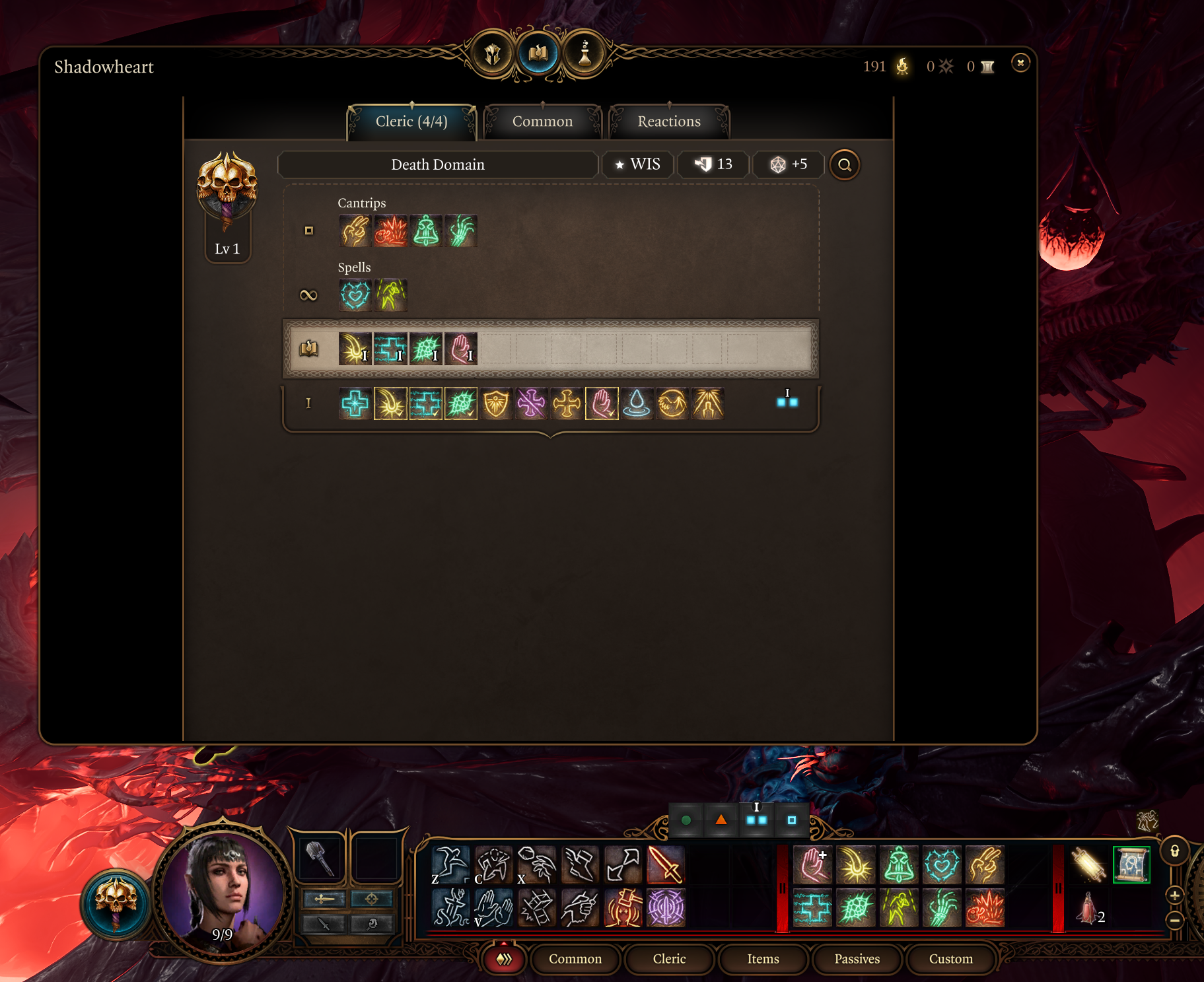
Task: Unprepare the Guiding Bolt prepared spell
Action: point(355,349)
